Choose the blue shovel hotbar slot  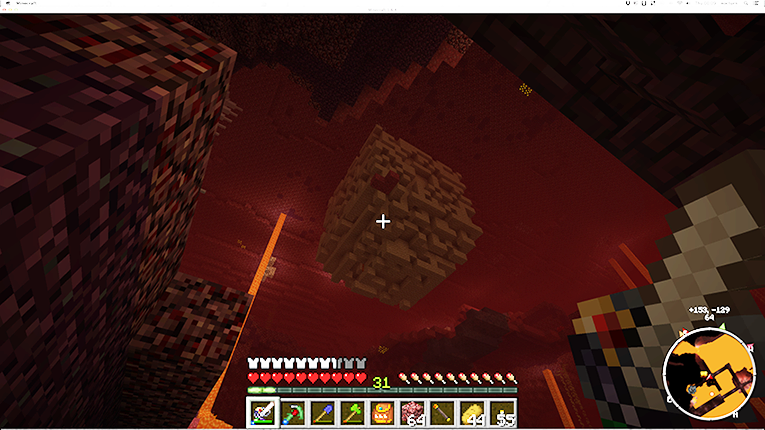(x=323, y=412)
